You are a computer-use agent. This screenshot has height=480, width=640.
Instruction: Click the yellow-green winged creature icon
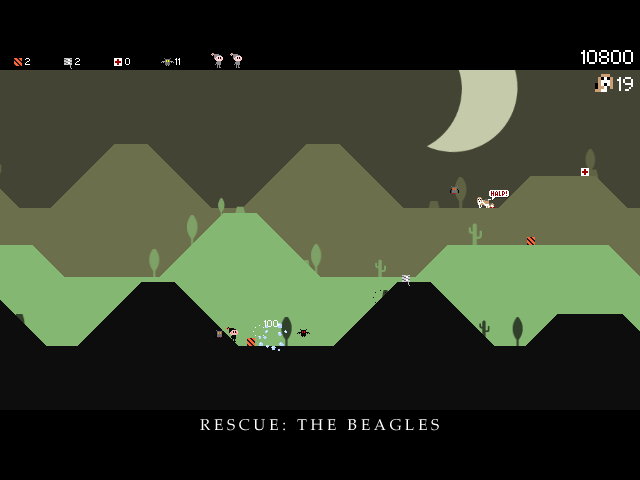[x=167, y=62]
